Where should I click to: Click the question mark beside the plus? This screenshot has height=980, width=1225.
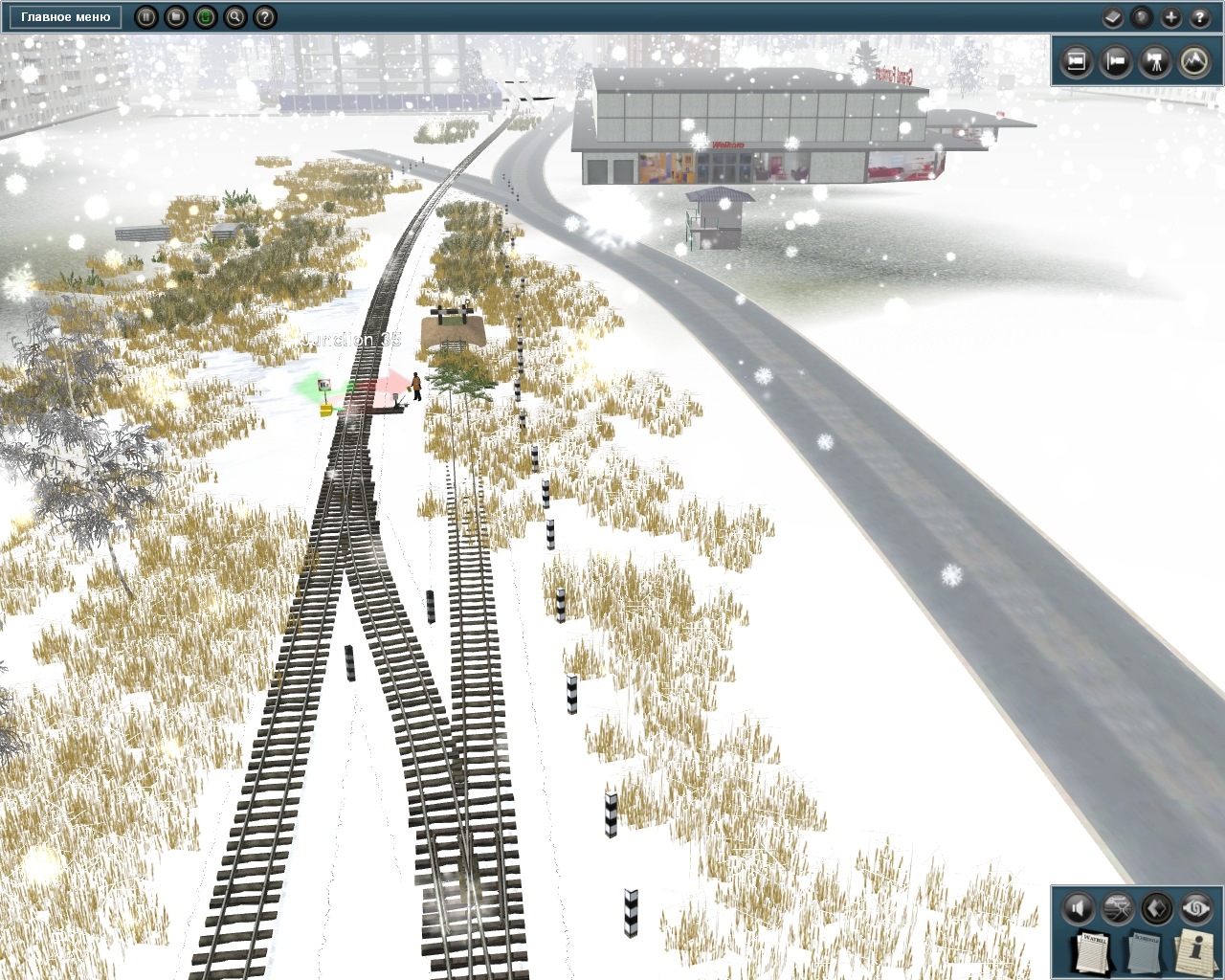pos(1199,17)
